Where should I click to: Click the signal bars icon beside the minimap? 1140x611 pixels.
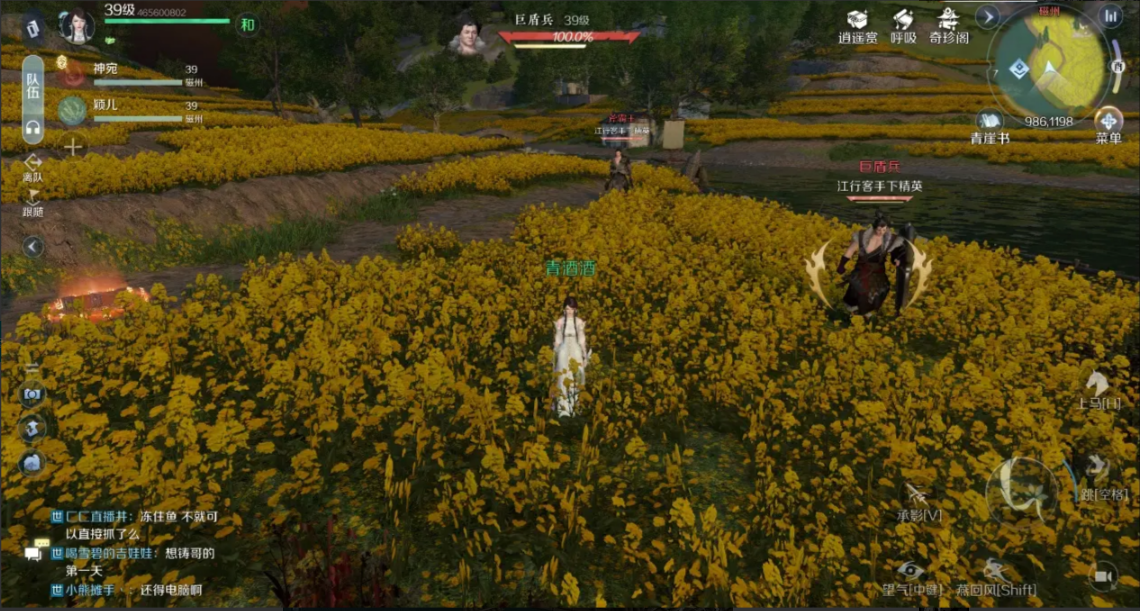1111,16
